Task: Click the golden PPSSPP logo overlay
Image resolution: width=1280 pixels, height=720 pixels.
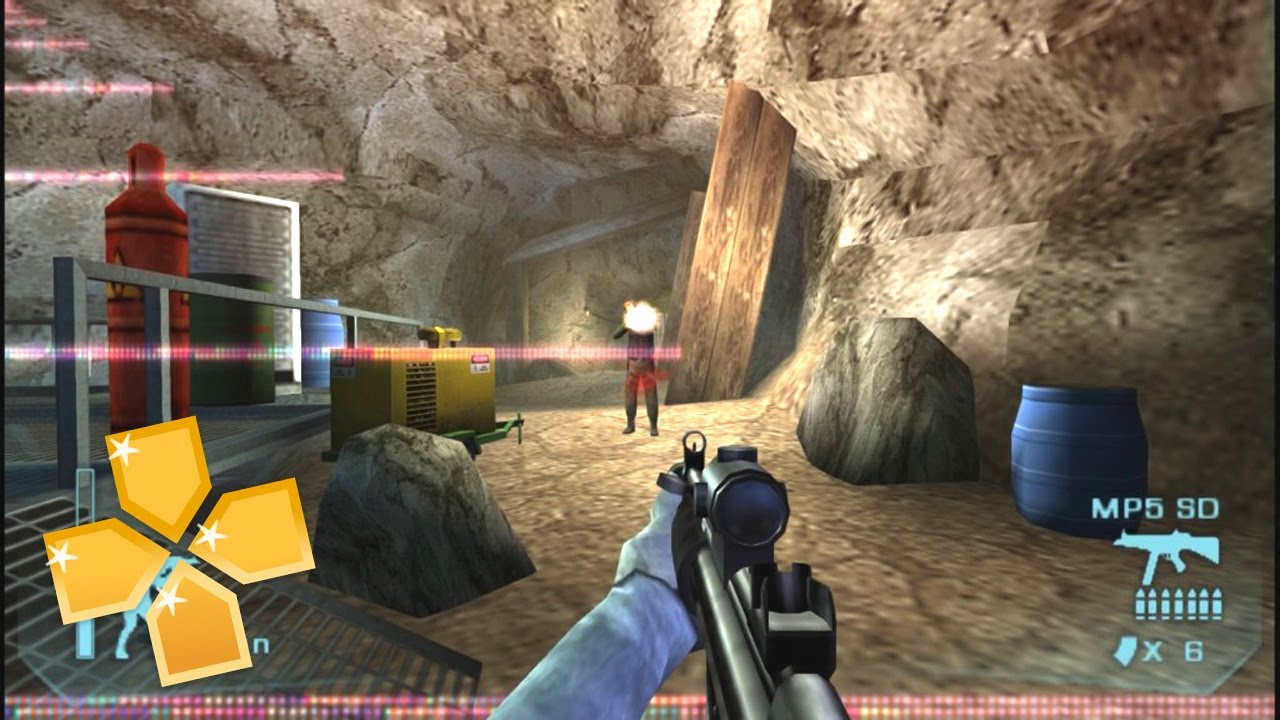Action: click(x=178, y=549)
